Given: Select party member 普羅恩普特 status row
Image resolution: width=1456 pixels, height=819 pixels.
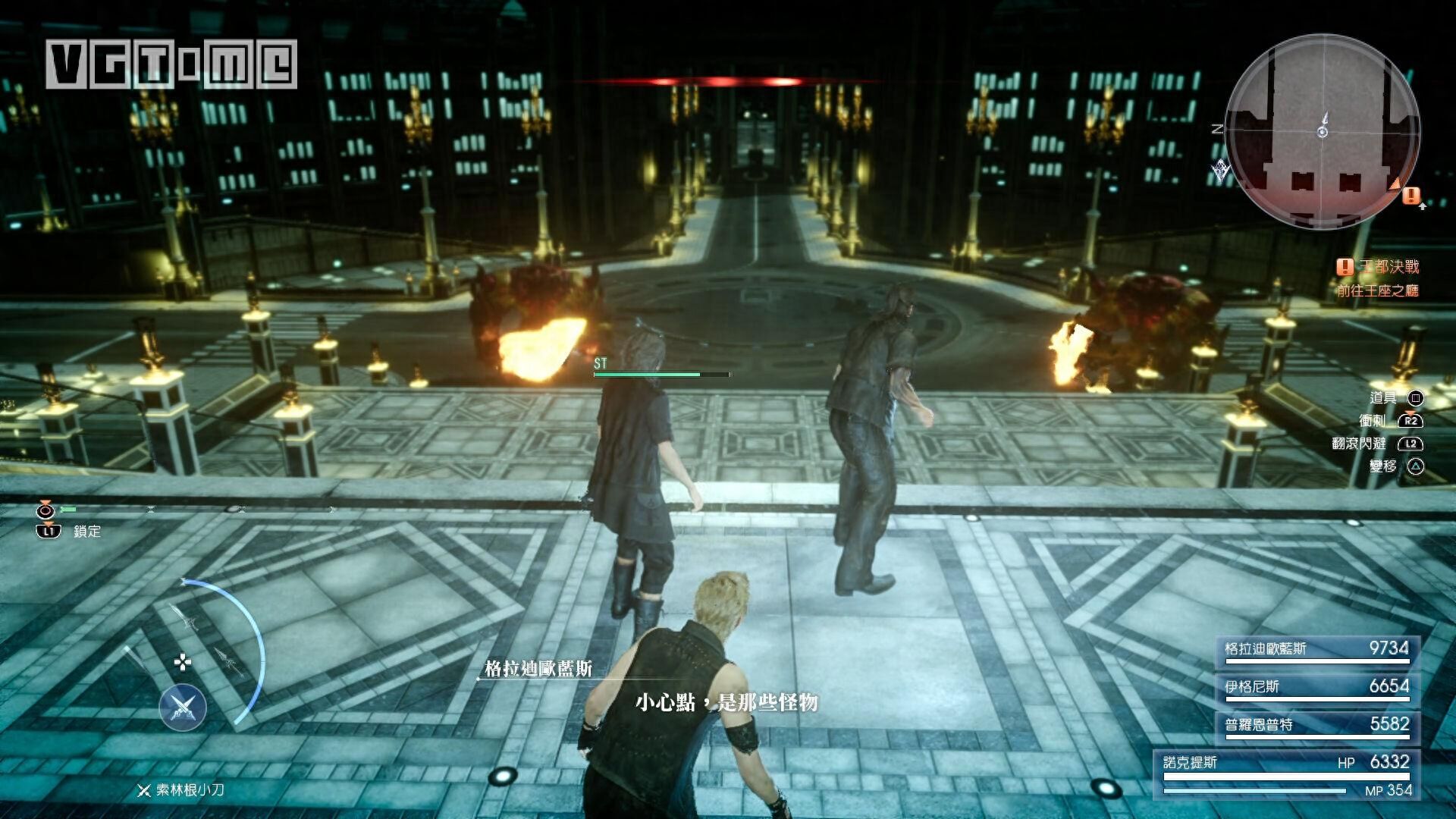Looking at the screenshot, I should tap(1316, 726).
